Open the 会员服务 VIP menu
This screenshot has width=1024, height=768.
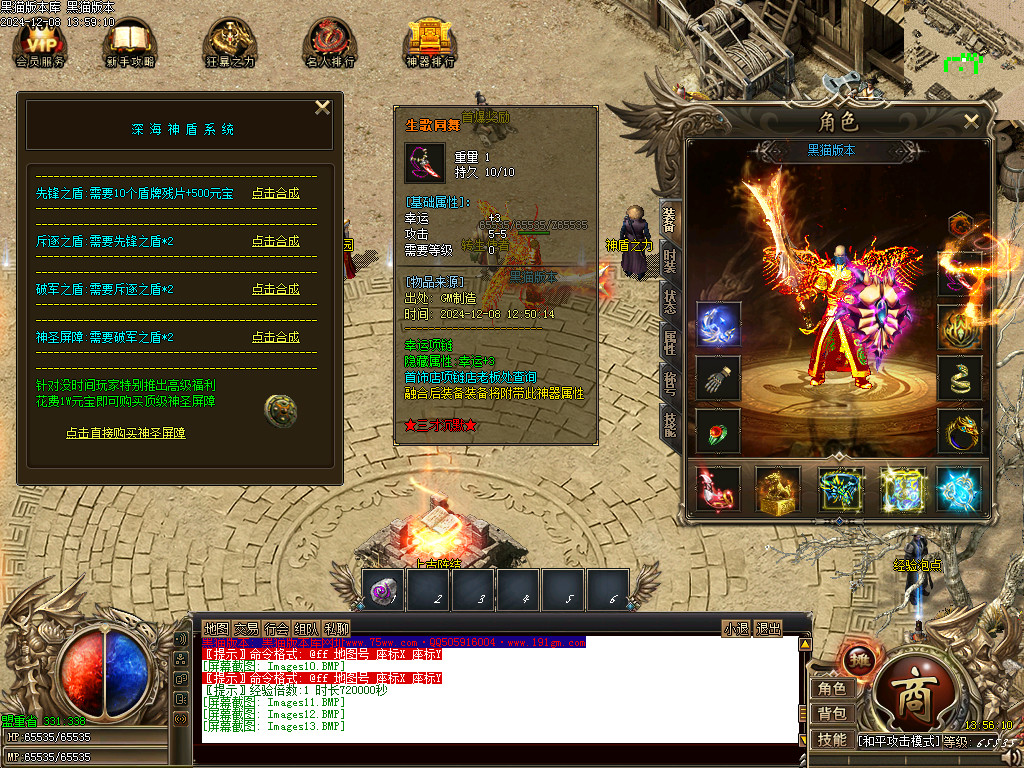[40, 44]
